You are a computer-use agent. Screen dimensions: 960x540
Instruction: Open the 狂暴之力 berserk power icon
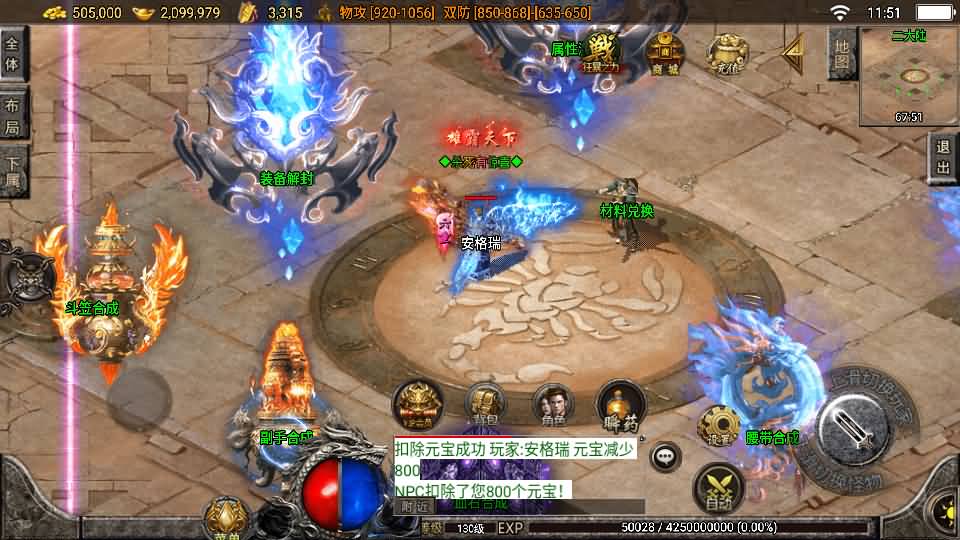coord(601,52)
